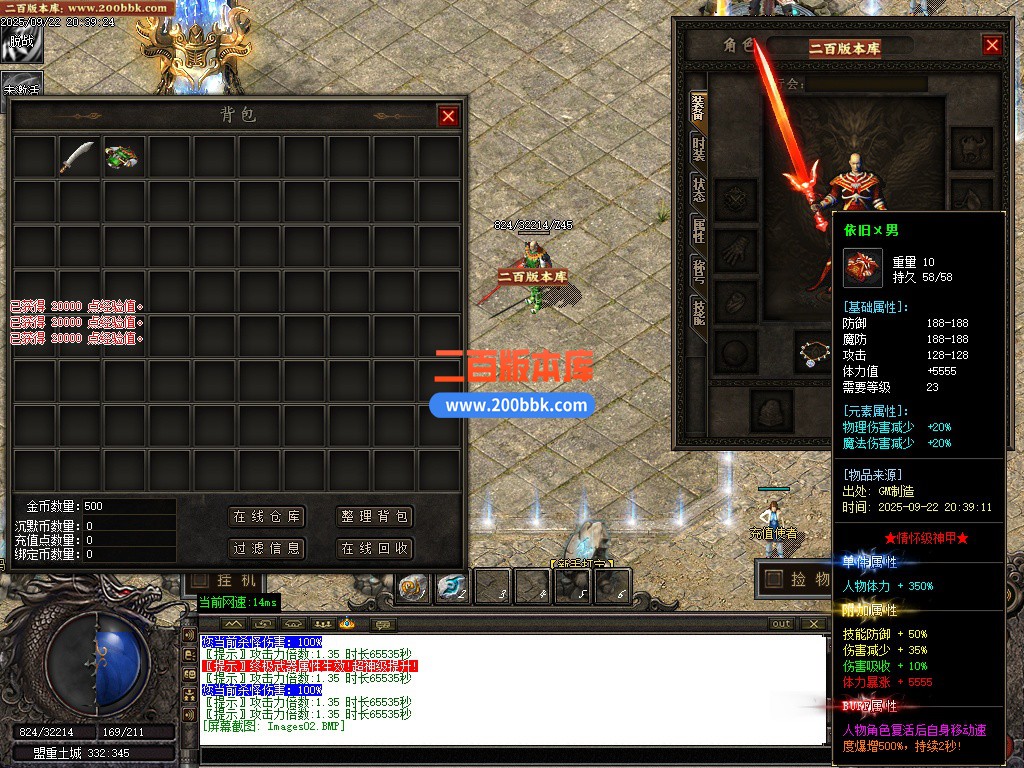Open 在线仓库 online warehouse
Screen dimensions: 1024x768
pos(266,517)
